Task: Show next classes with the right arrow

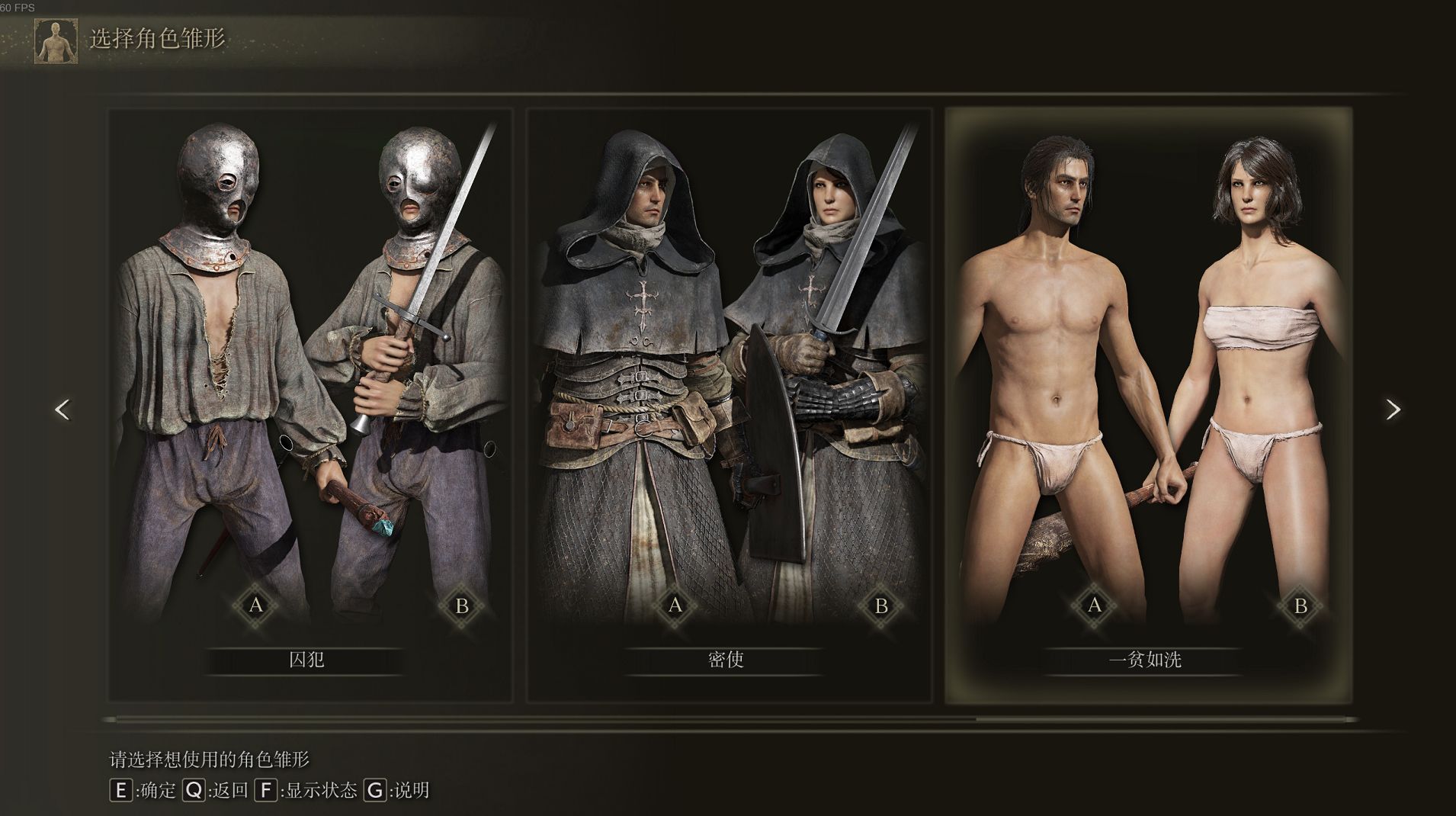Action: [1393, 410]
